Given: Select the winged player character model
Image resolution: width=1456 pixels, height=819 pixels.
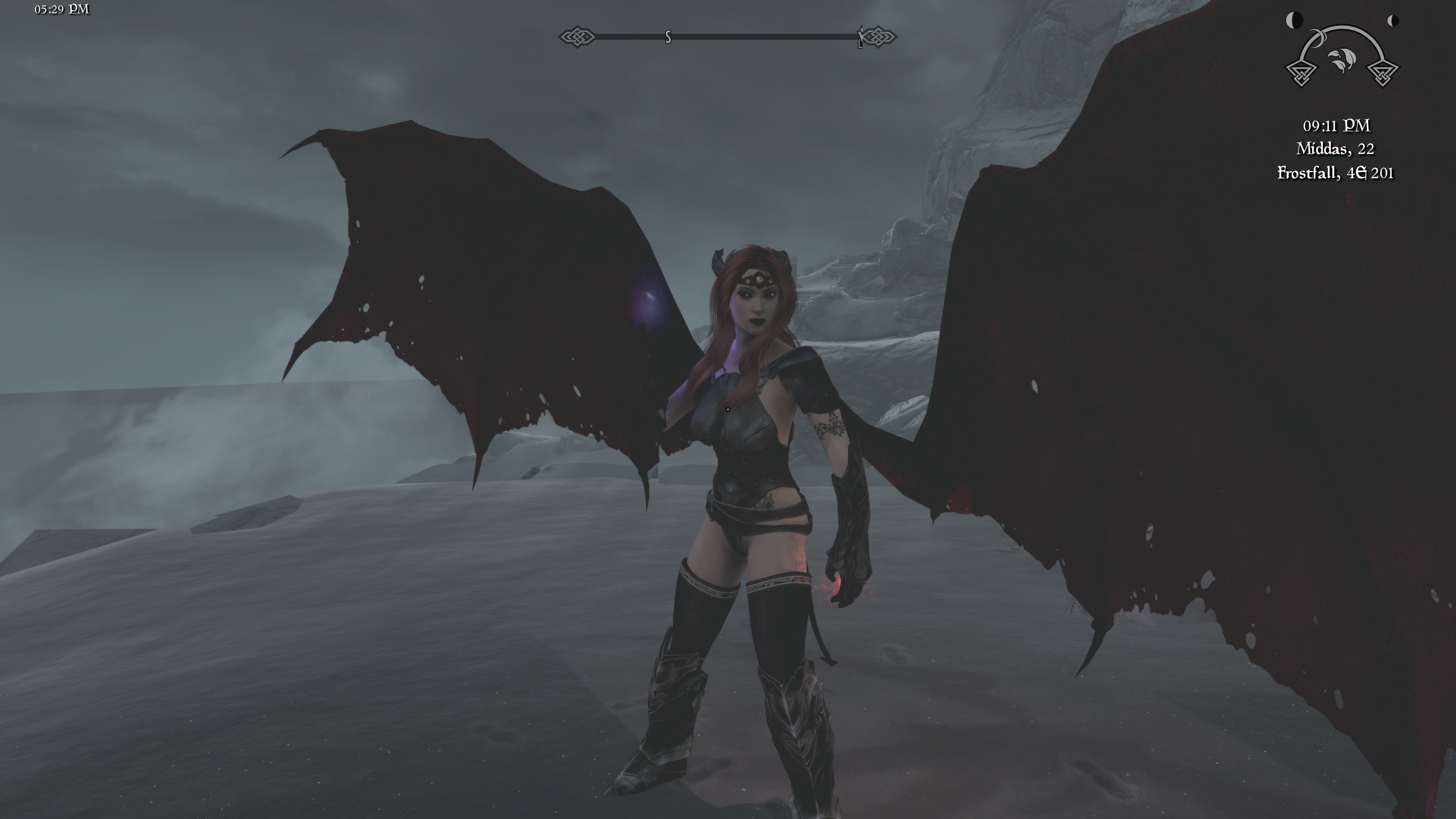Looking at the screenshot, I should tap(746, 509).
